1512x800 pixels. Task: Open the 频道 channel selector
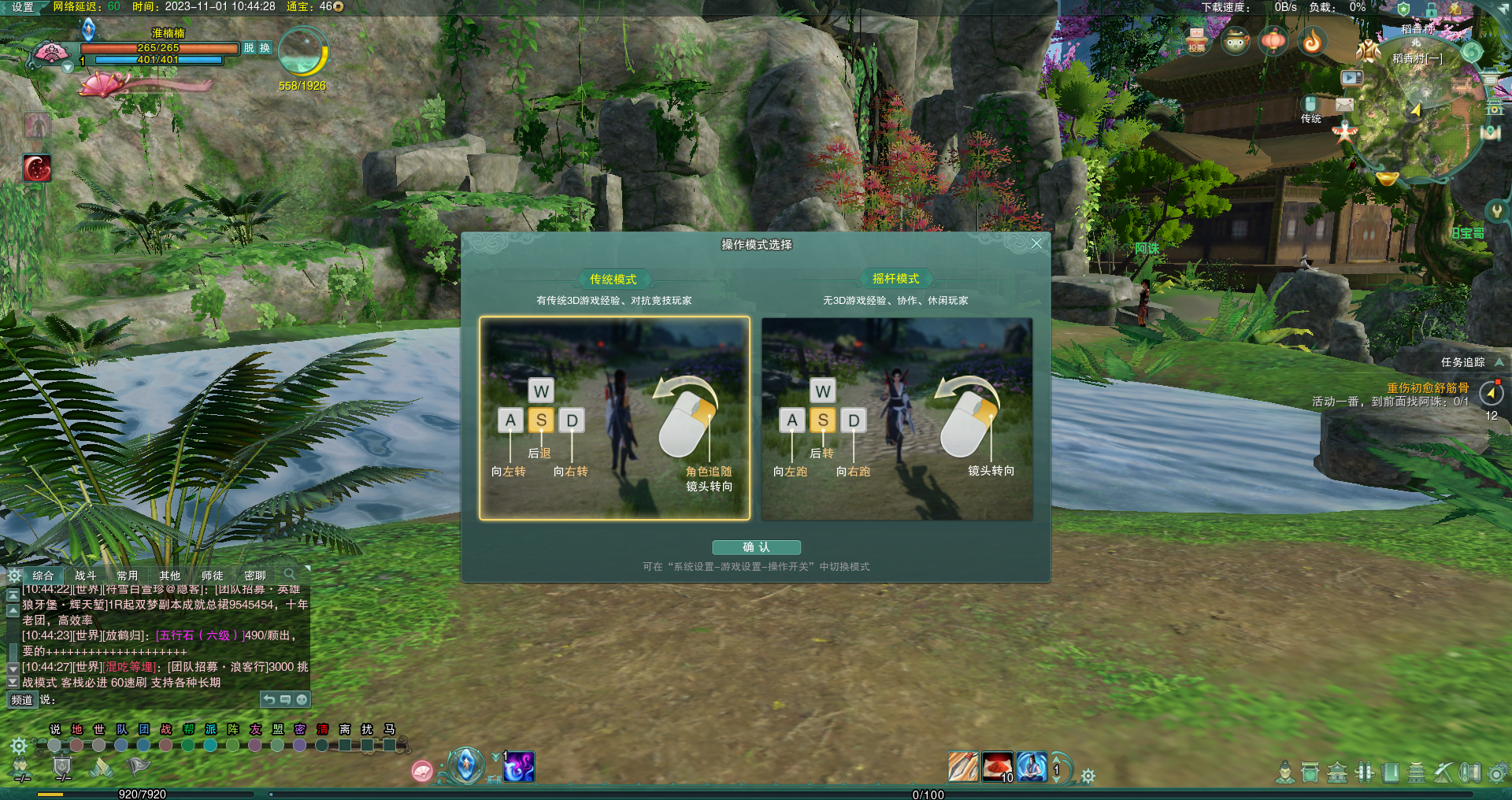pyautogui.click(x=22, y=699)
